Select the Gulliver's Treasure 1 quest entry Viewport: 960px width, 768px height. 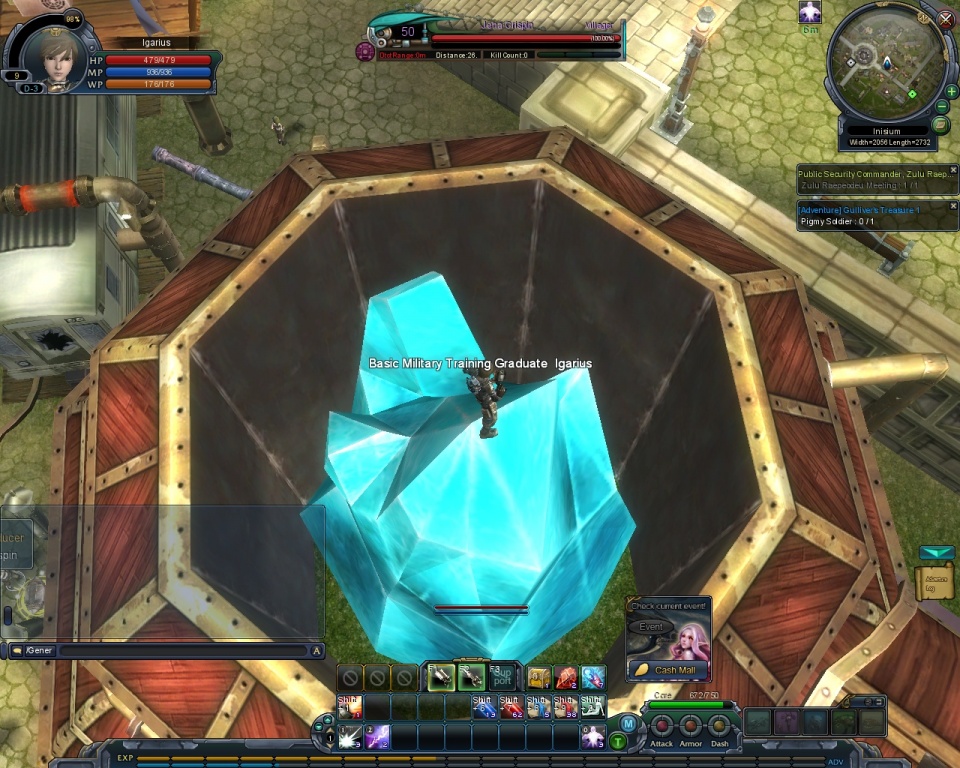pos(861,210)
